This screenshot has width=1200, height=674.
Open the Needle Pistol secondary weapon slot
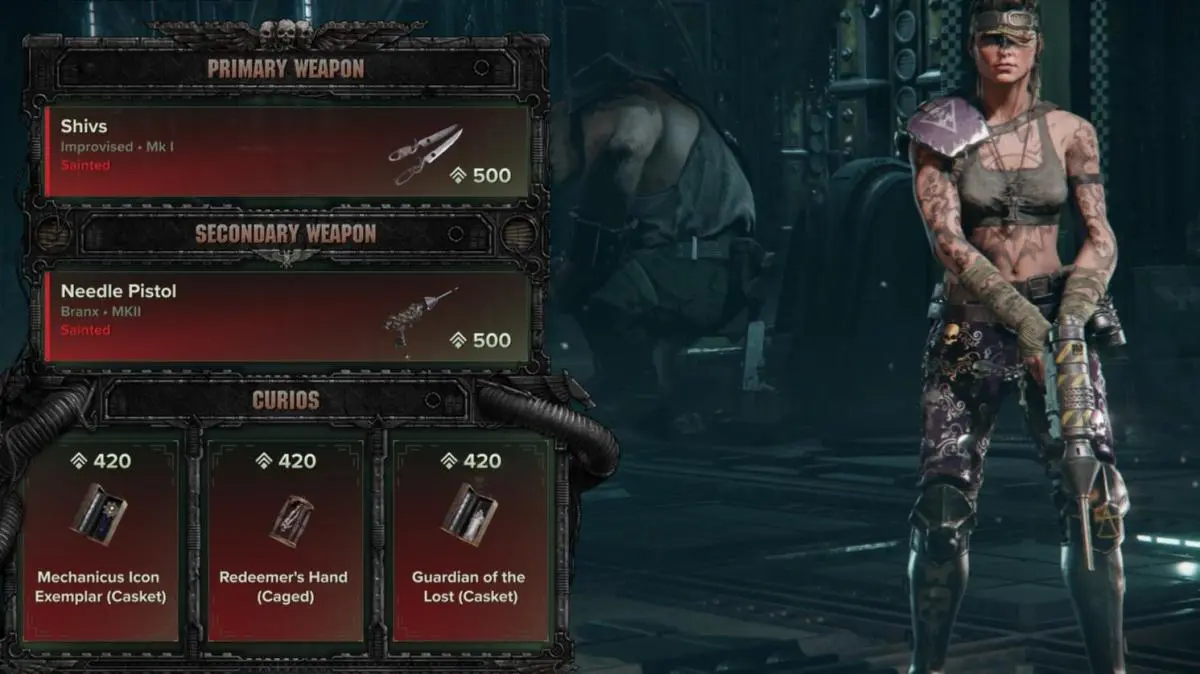pyautogui.click(x=287, y=316)
